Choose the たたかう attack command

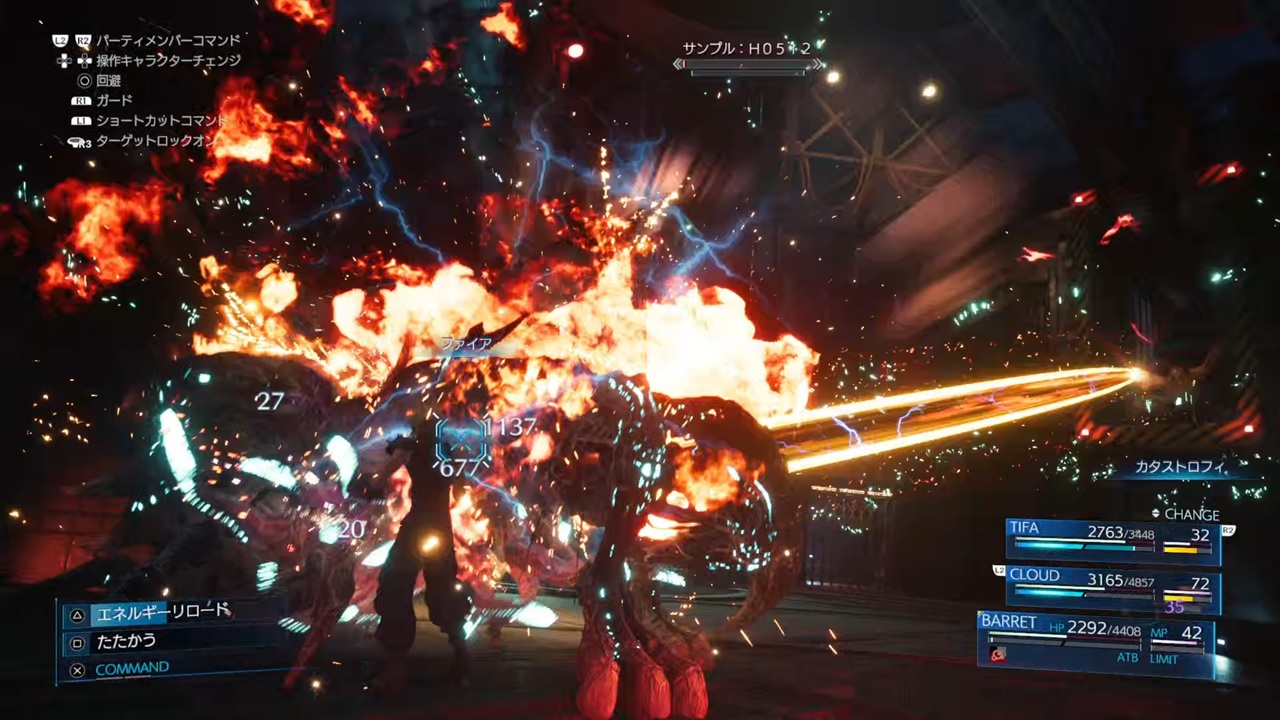point(125,641)
